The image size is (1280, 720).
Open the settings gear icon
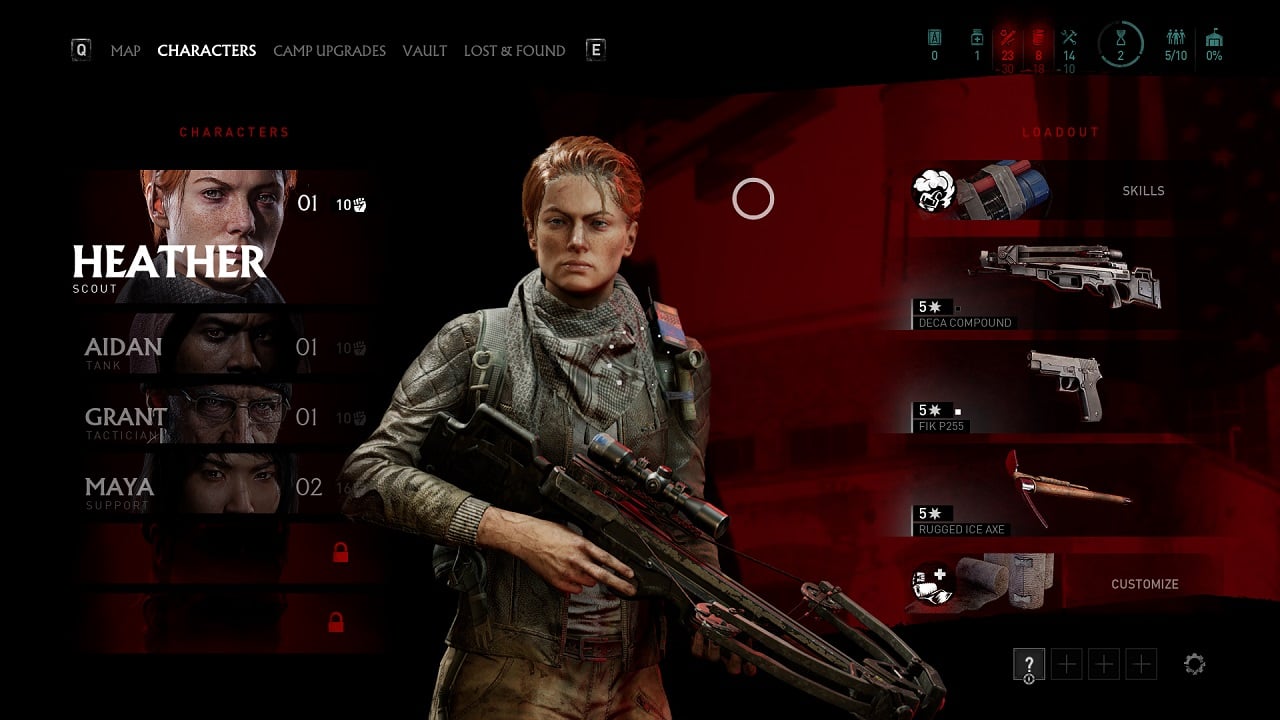coord(1194,664)
